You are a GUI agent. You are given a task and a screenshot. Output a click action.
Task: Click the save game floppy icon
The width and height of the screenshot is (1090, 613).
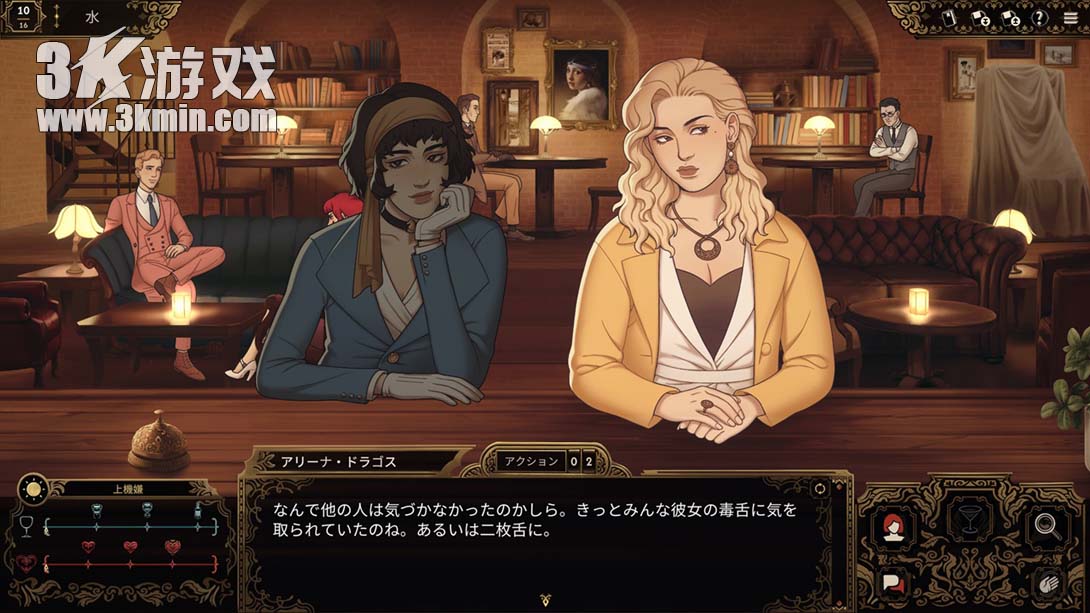(981, 17)
